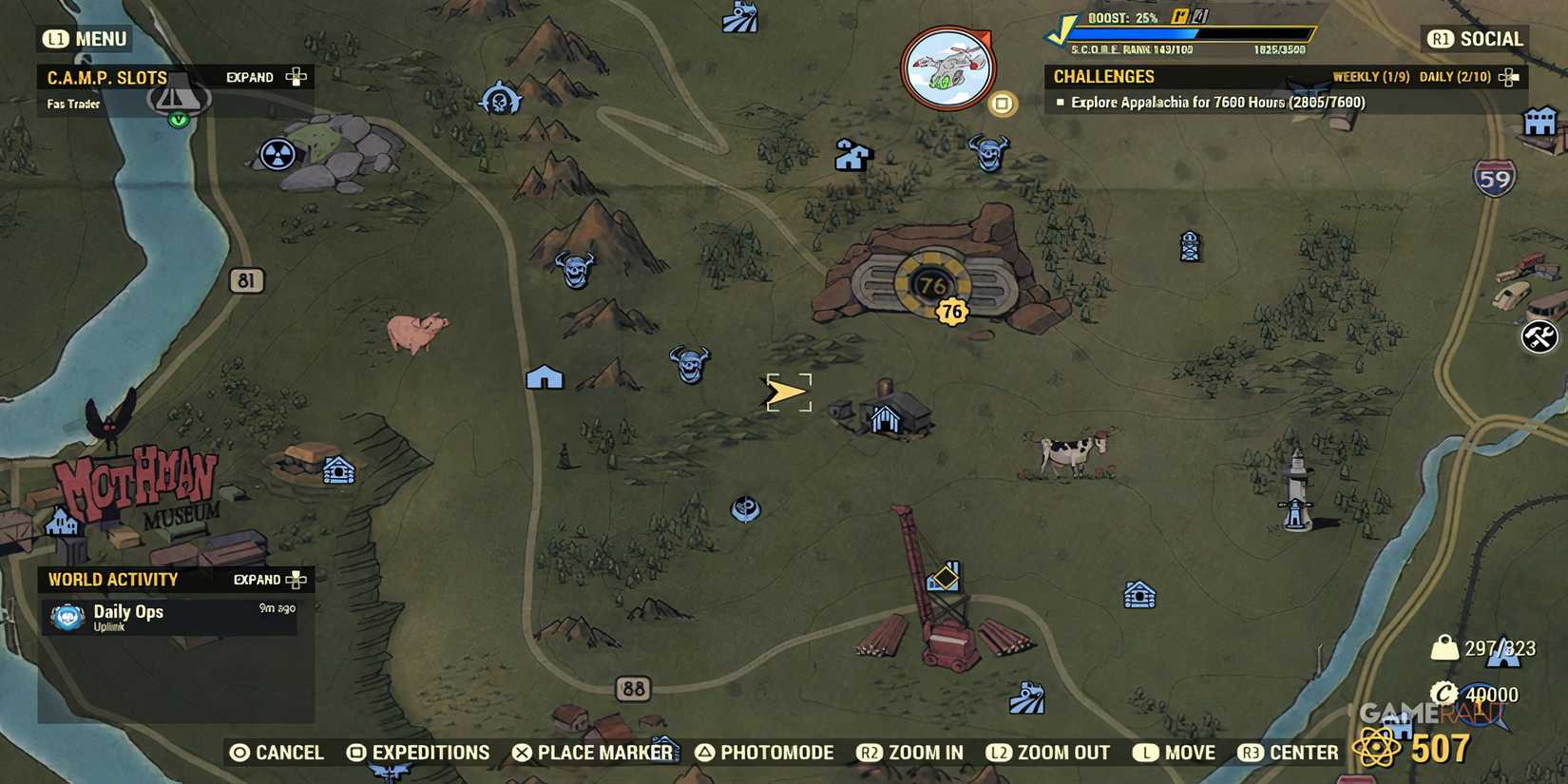Expand the Challenges list
The width and height of the screenshot is (1568, 784).
click(x=1507, y=77)
